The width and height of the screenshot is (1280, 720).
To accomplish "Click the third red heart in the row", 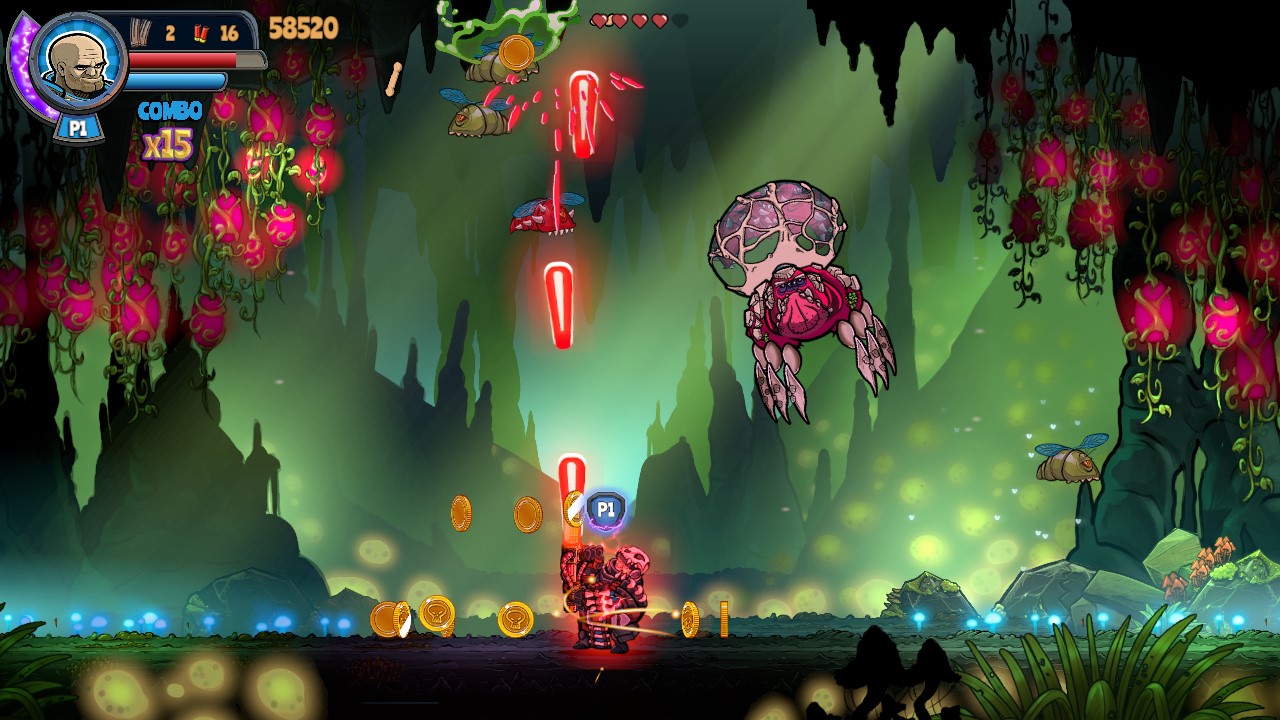I will [x=640, y=19].
